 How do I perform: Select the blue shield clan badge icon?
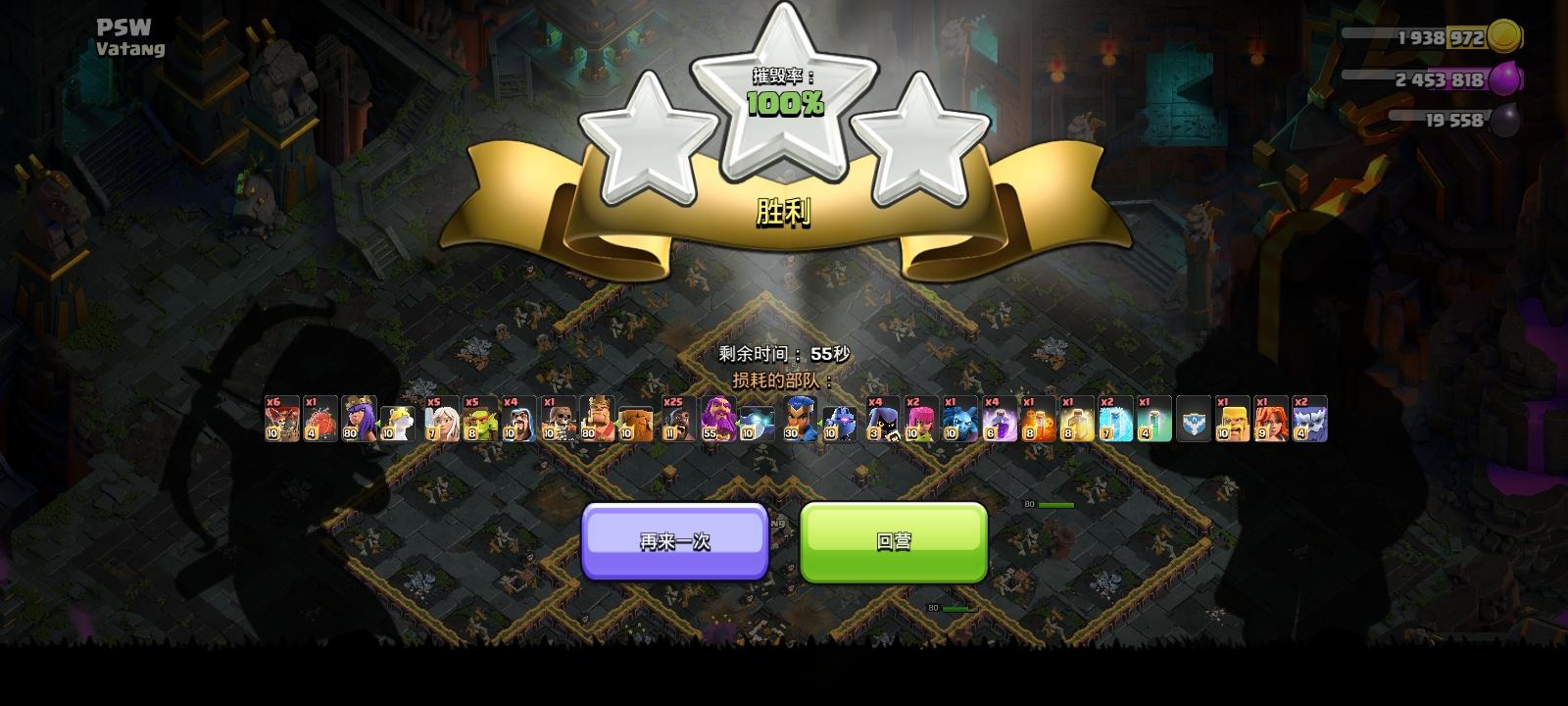(x=1196, y=421)
